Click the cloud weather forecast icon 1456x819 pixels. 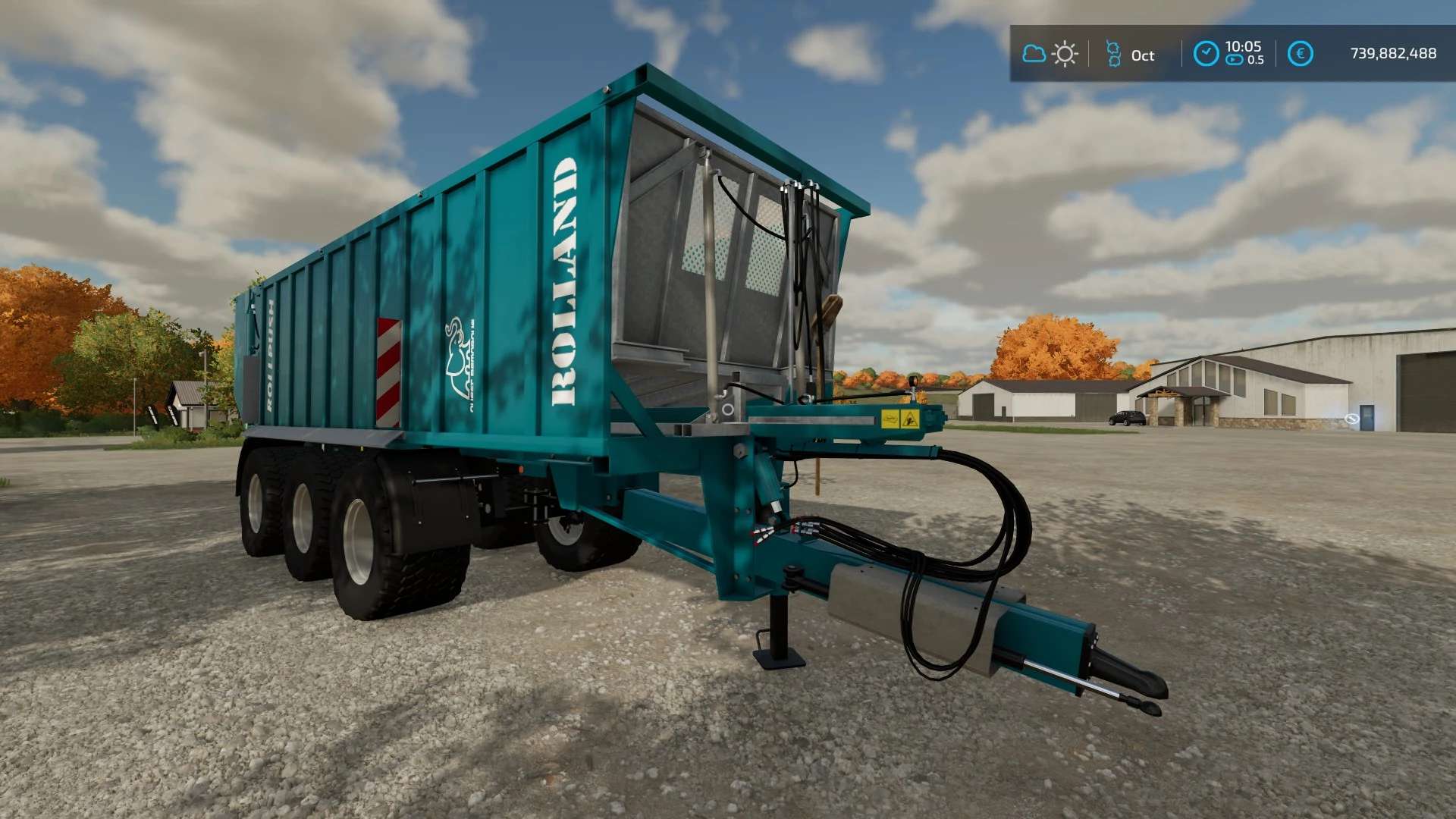click(1034, 54)
